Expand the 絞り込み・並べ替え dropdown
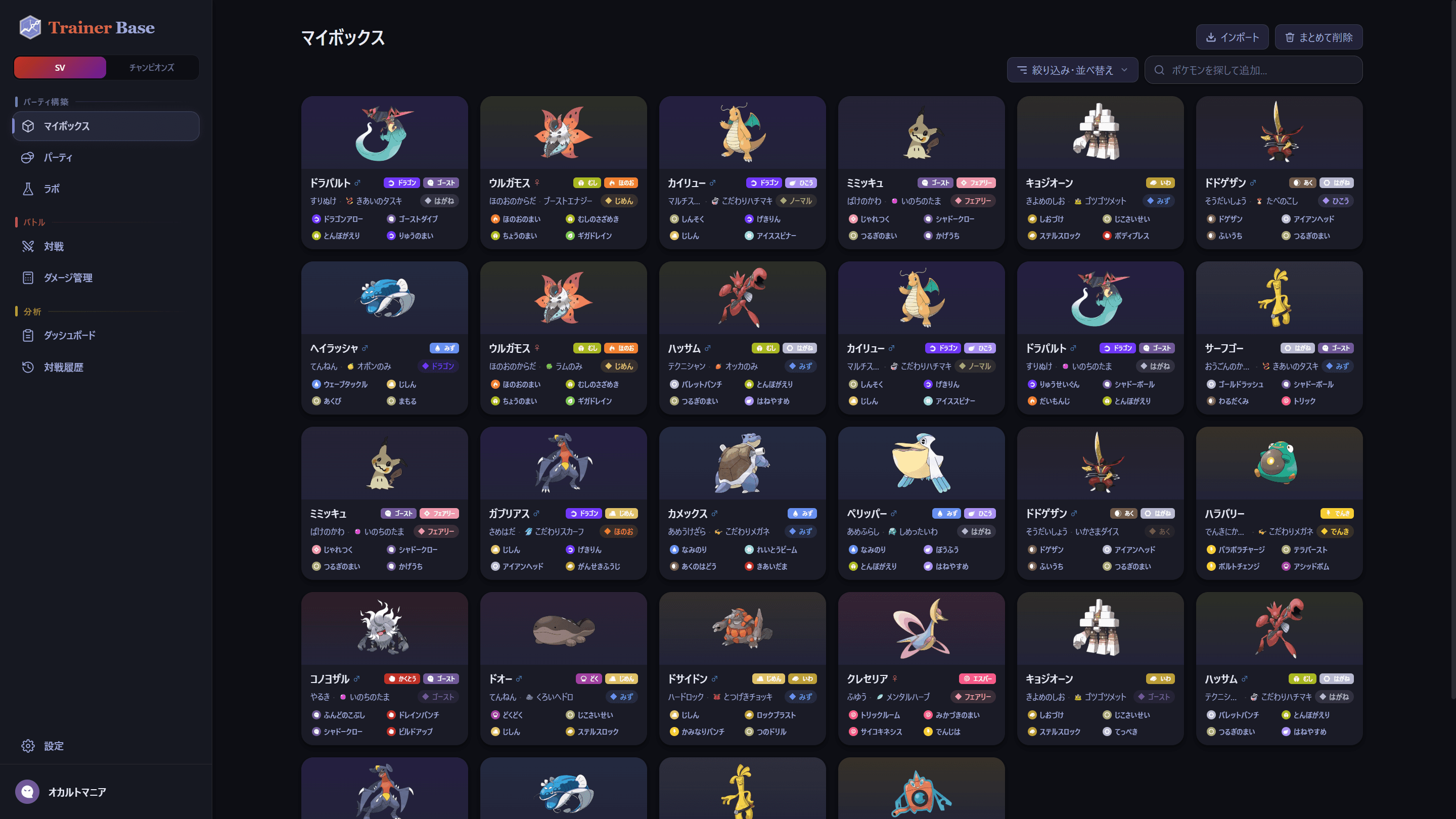The width and height of the screenshot is (1456, 819). 1072,70
